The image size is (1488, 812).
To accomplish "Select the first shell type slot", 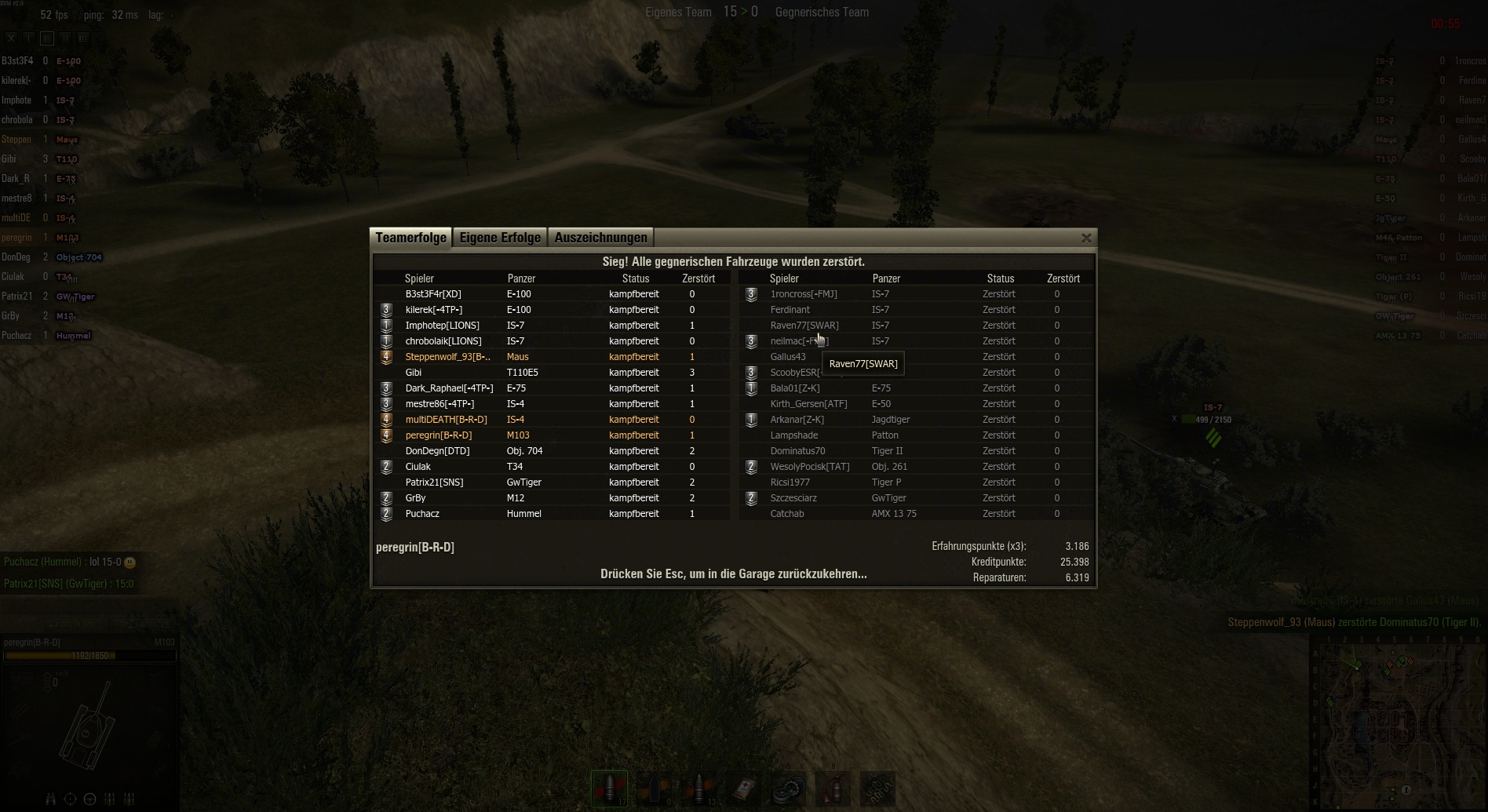I will pos(610,788).
